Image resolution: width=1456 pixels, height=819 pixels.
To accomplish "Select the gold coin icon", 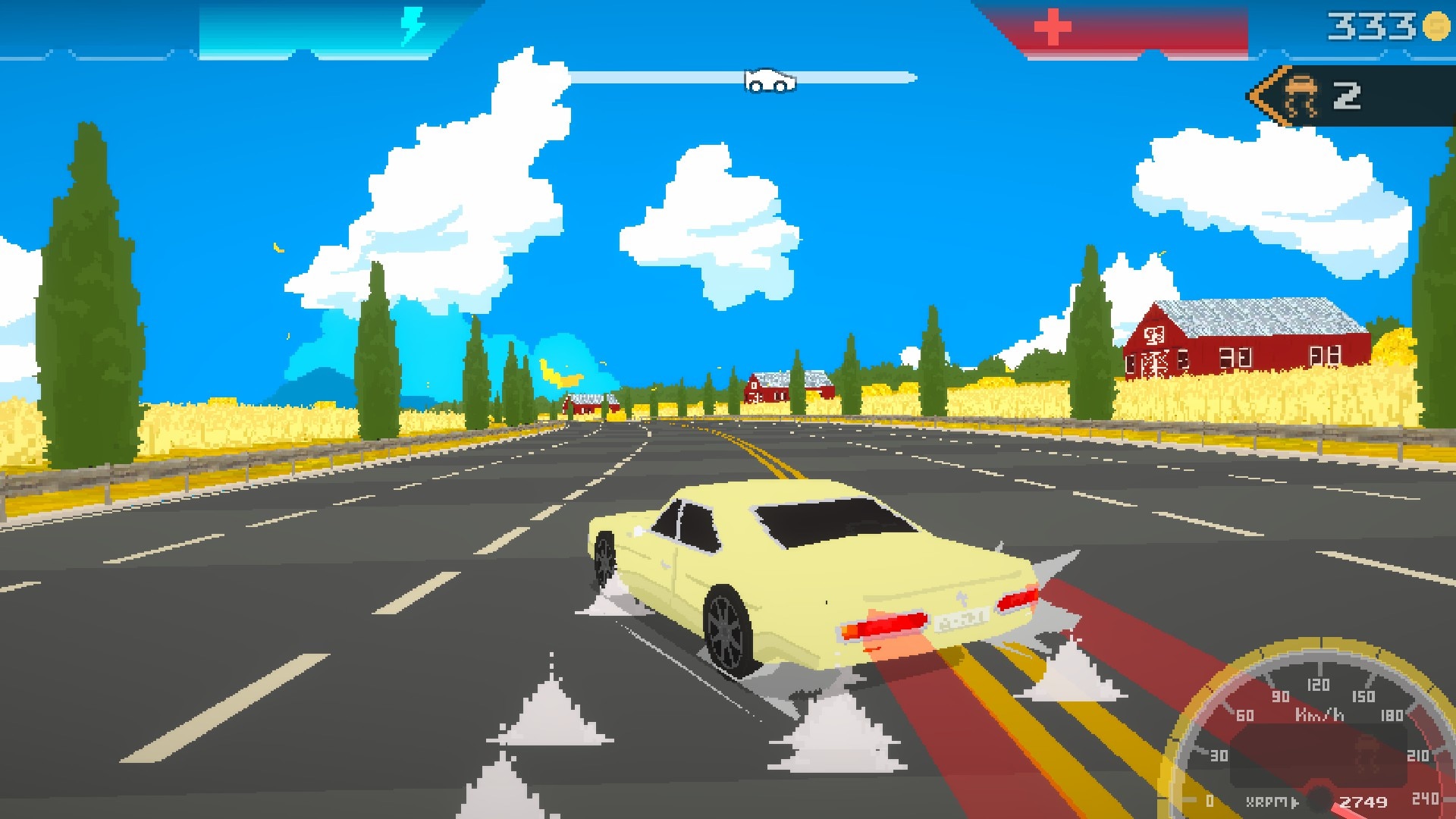I will pos(1436,26).
